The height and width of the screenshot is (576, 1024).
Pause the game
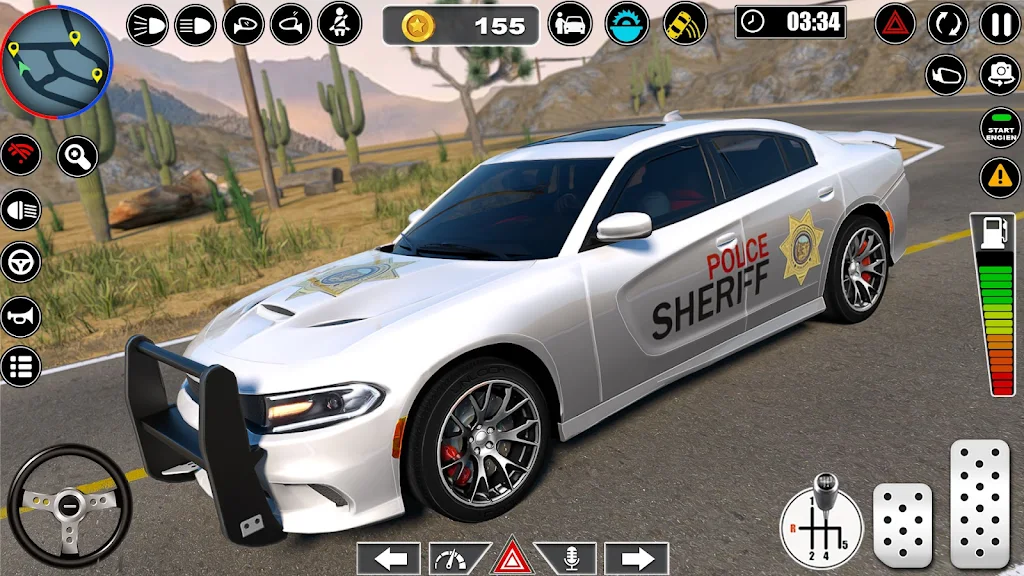coord(999,23)
